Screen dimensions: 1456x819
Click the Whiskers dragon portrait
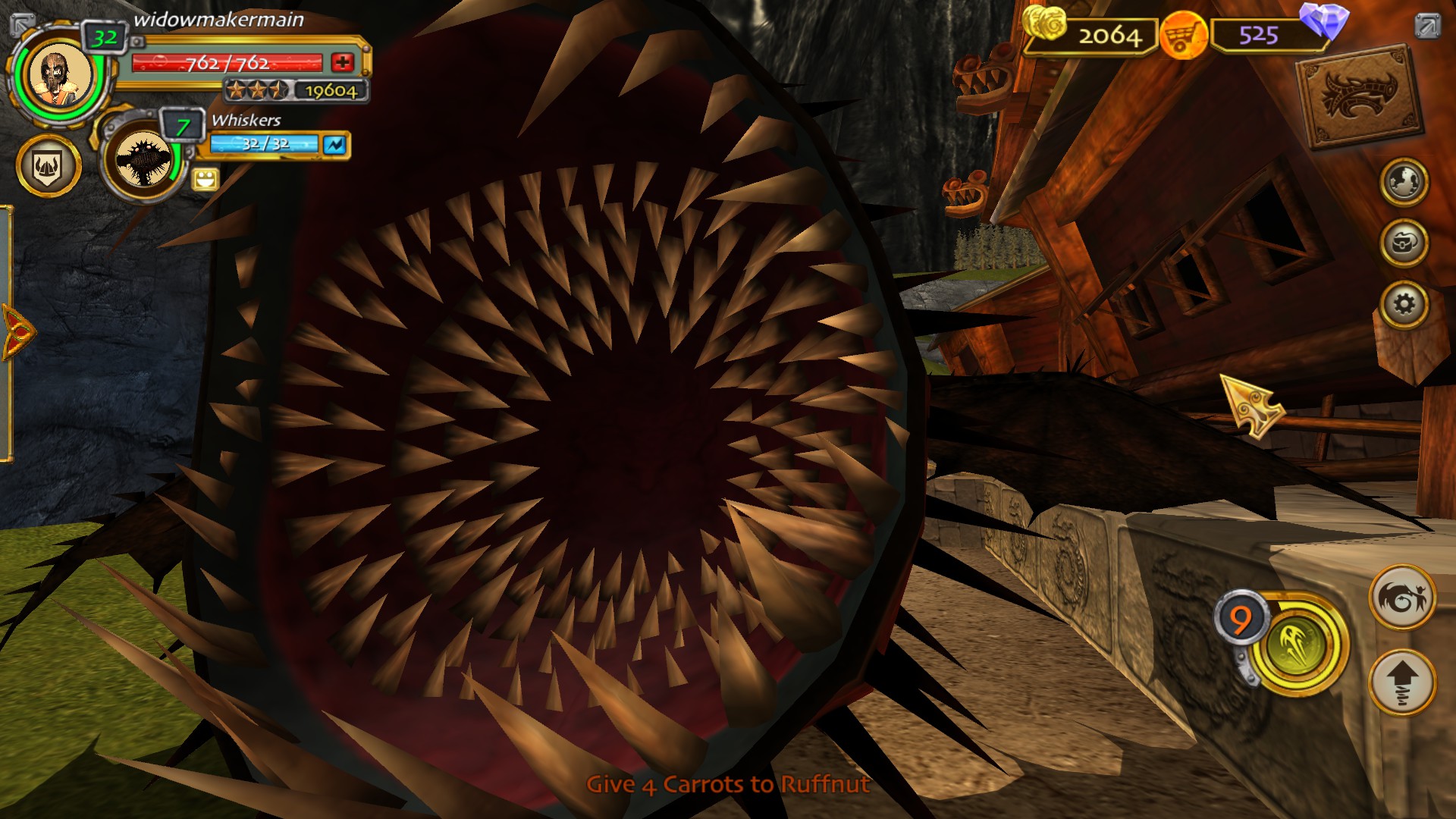[x=144, y=159]
